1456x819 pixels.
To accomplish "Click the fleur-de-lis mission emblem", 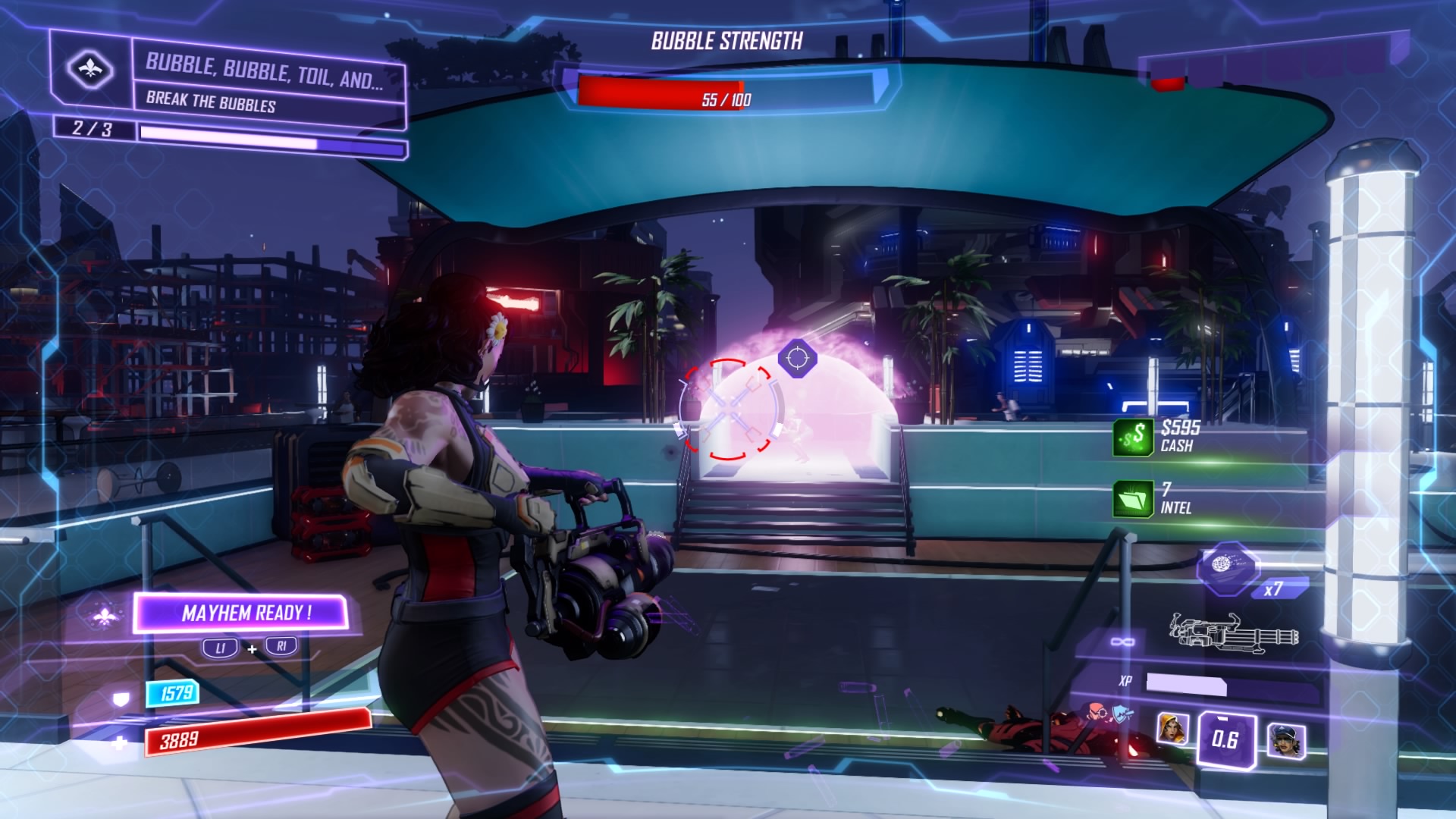I will click(x=90, y=70).
